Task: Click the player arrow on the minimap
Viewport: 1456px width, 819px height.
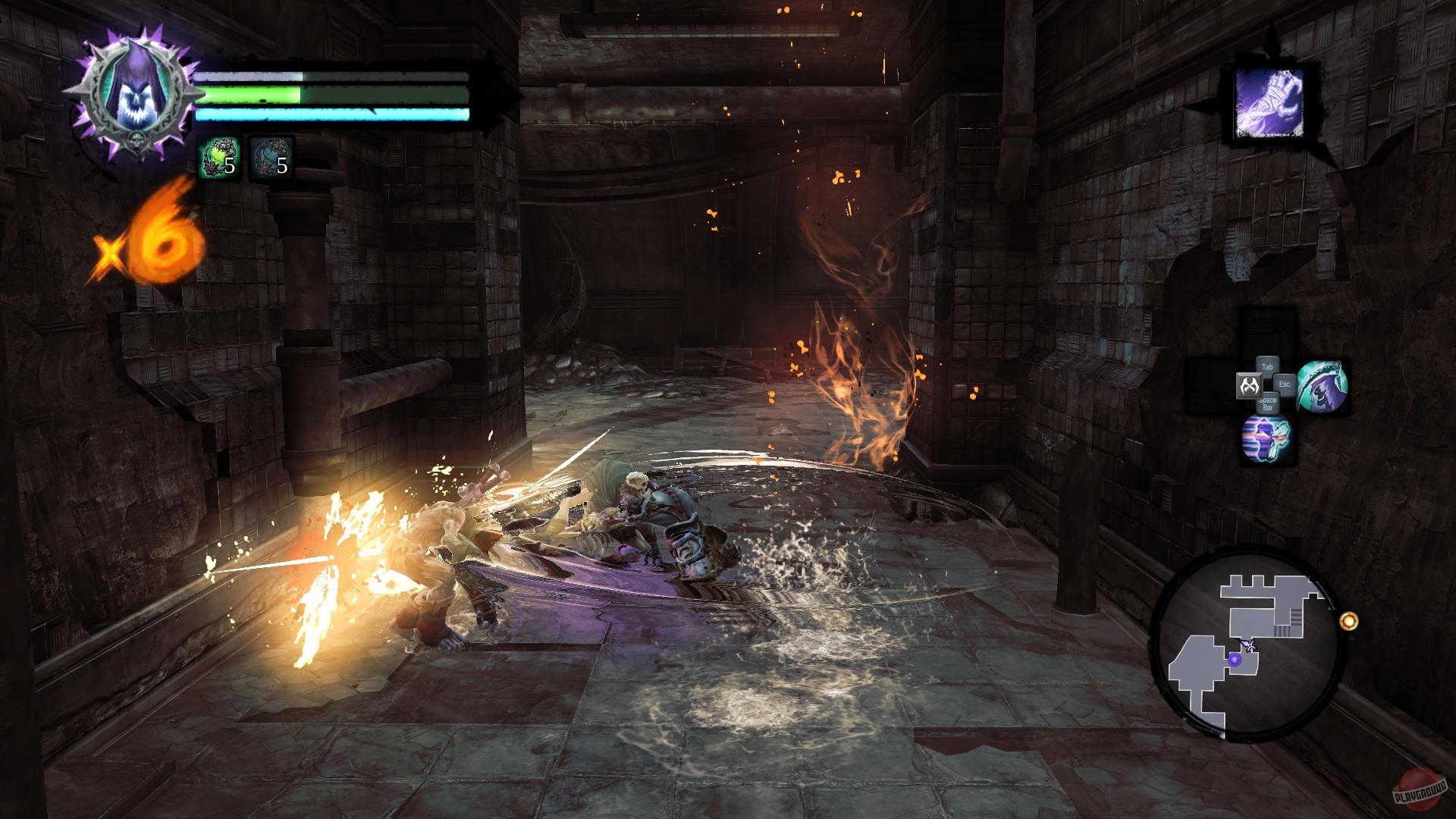Action: pos(1250,645)
